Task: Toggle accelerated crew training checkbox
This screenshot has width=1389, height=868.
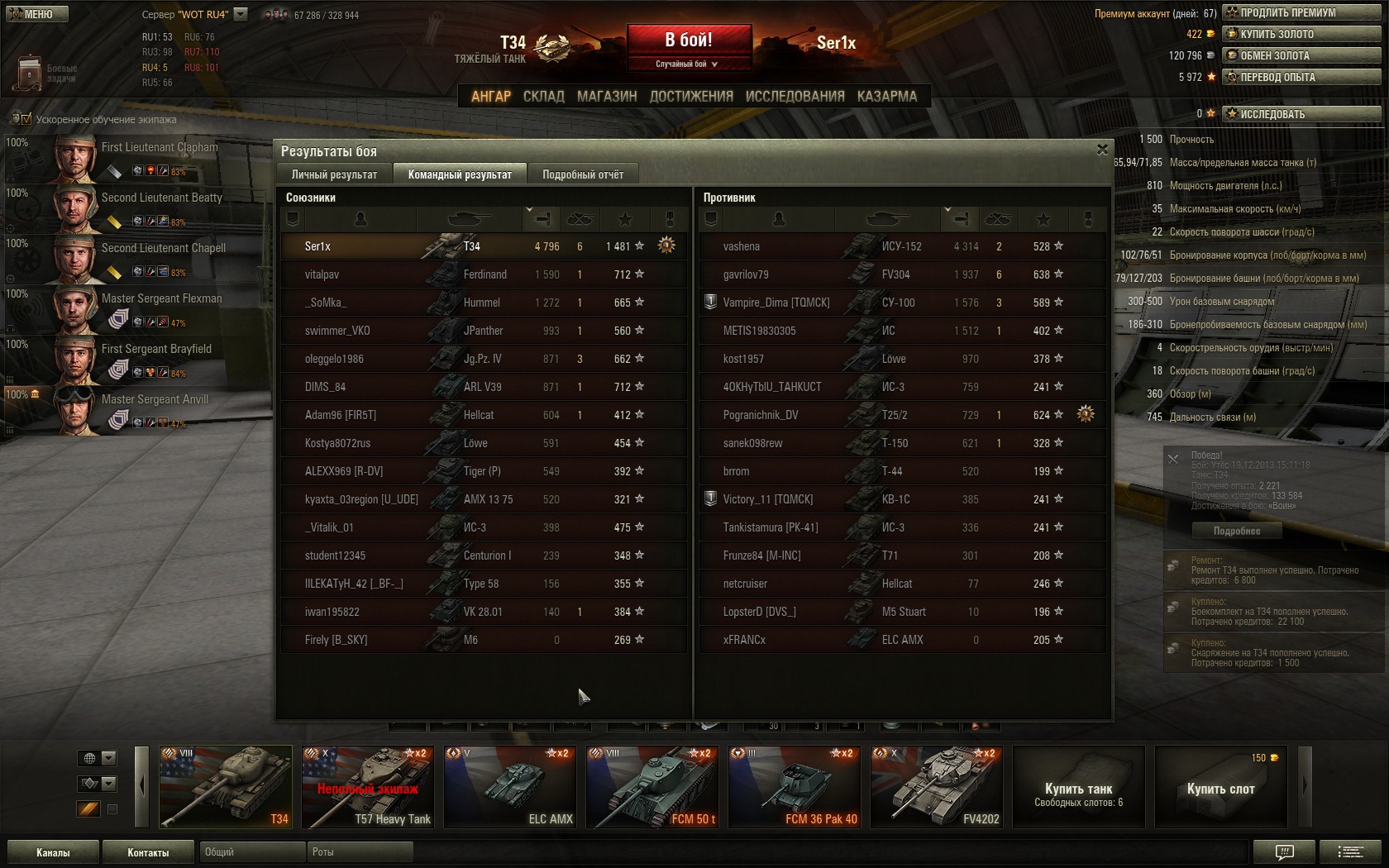Action: tap(26, 119)
